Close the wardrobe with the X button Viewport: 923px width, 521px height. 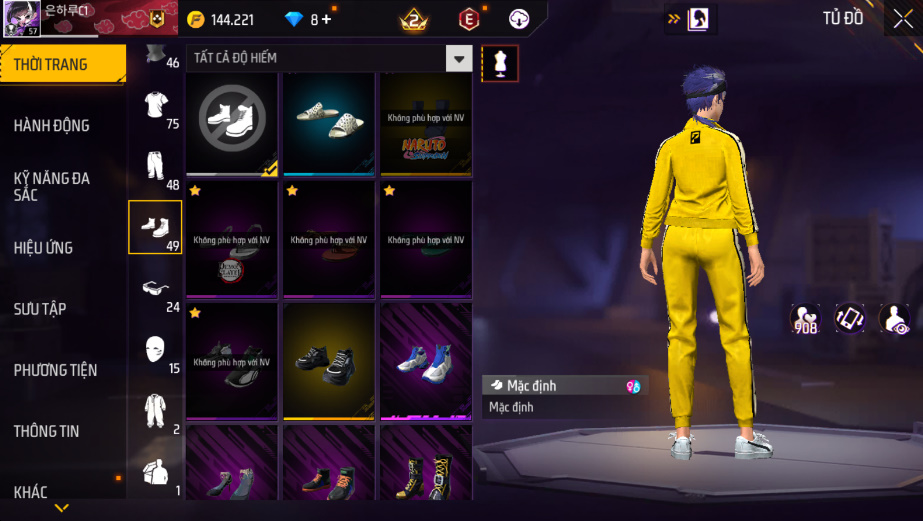[901, 19]
